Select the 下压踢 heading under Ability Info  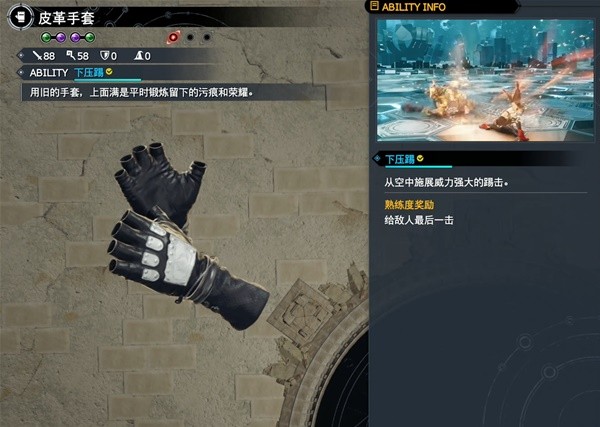click(400, 158)
